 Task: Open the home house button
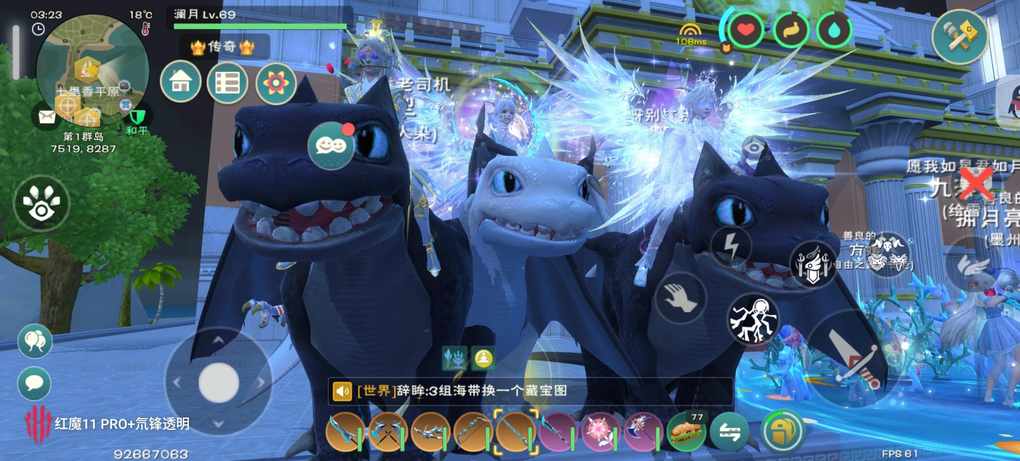tap(181, 82)
